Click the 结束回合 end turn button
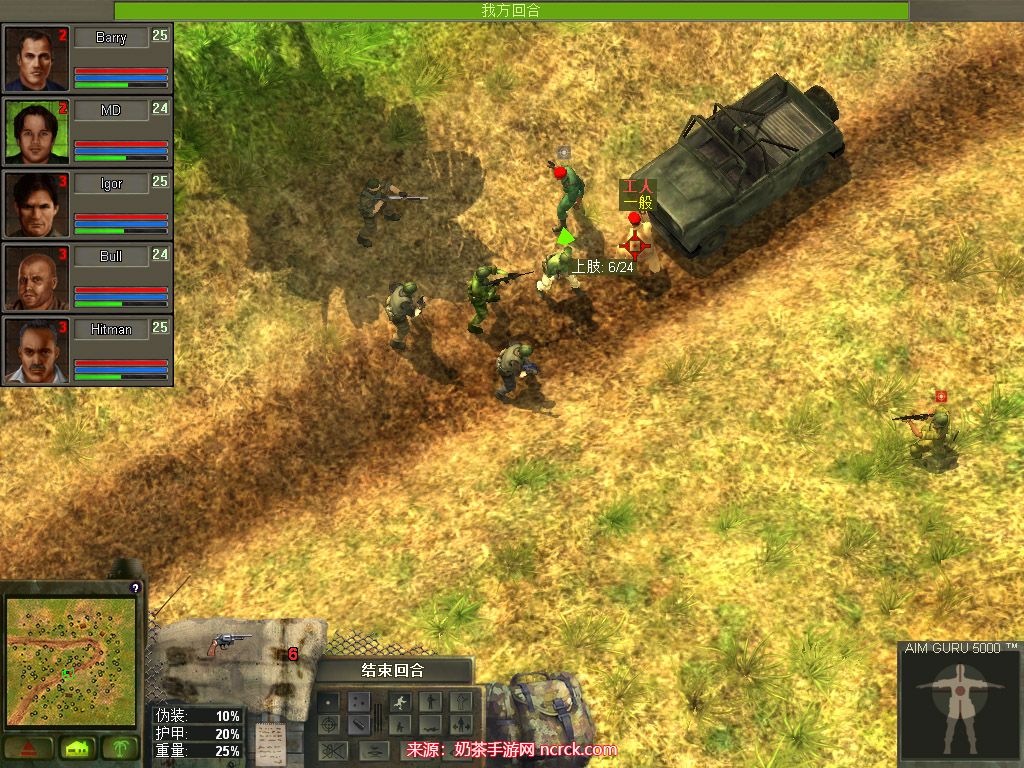Viewport: 1024px width, 768px height. (393, 670)
